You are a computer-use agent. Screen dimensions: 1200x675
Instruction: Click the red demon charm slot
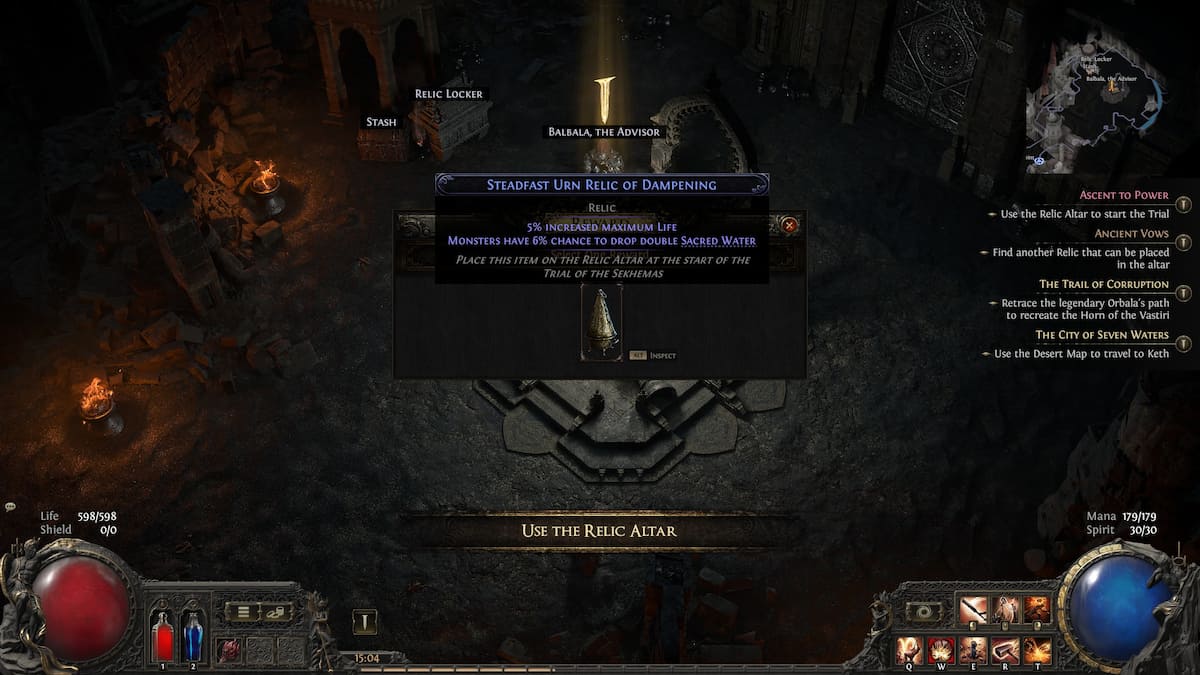[230, 648]
